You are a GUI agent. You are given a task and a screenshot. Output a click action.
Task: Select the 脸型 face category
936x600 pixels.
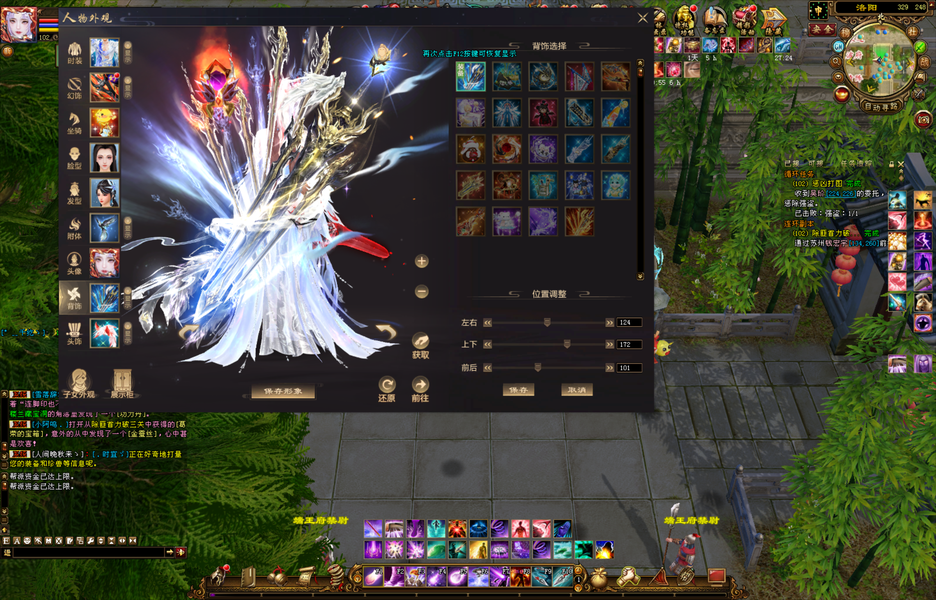[x=75, y=157]
